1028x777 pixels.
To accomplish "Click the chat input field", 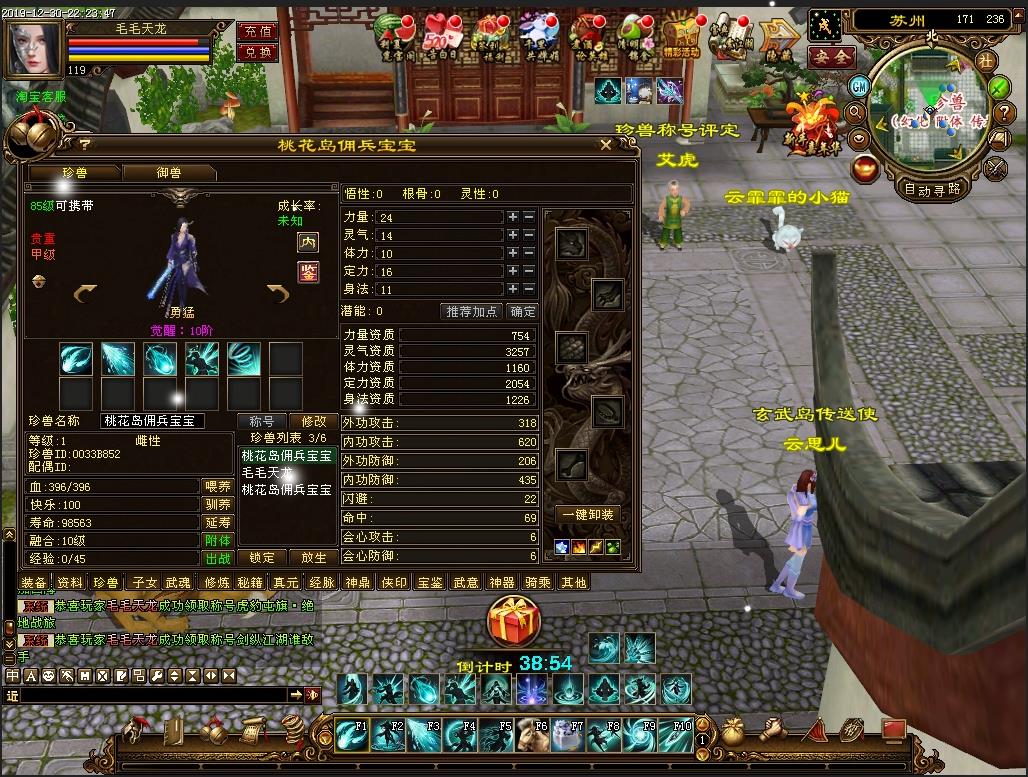I will (x=150, y=694).
